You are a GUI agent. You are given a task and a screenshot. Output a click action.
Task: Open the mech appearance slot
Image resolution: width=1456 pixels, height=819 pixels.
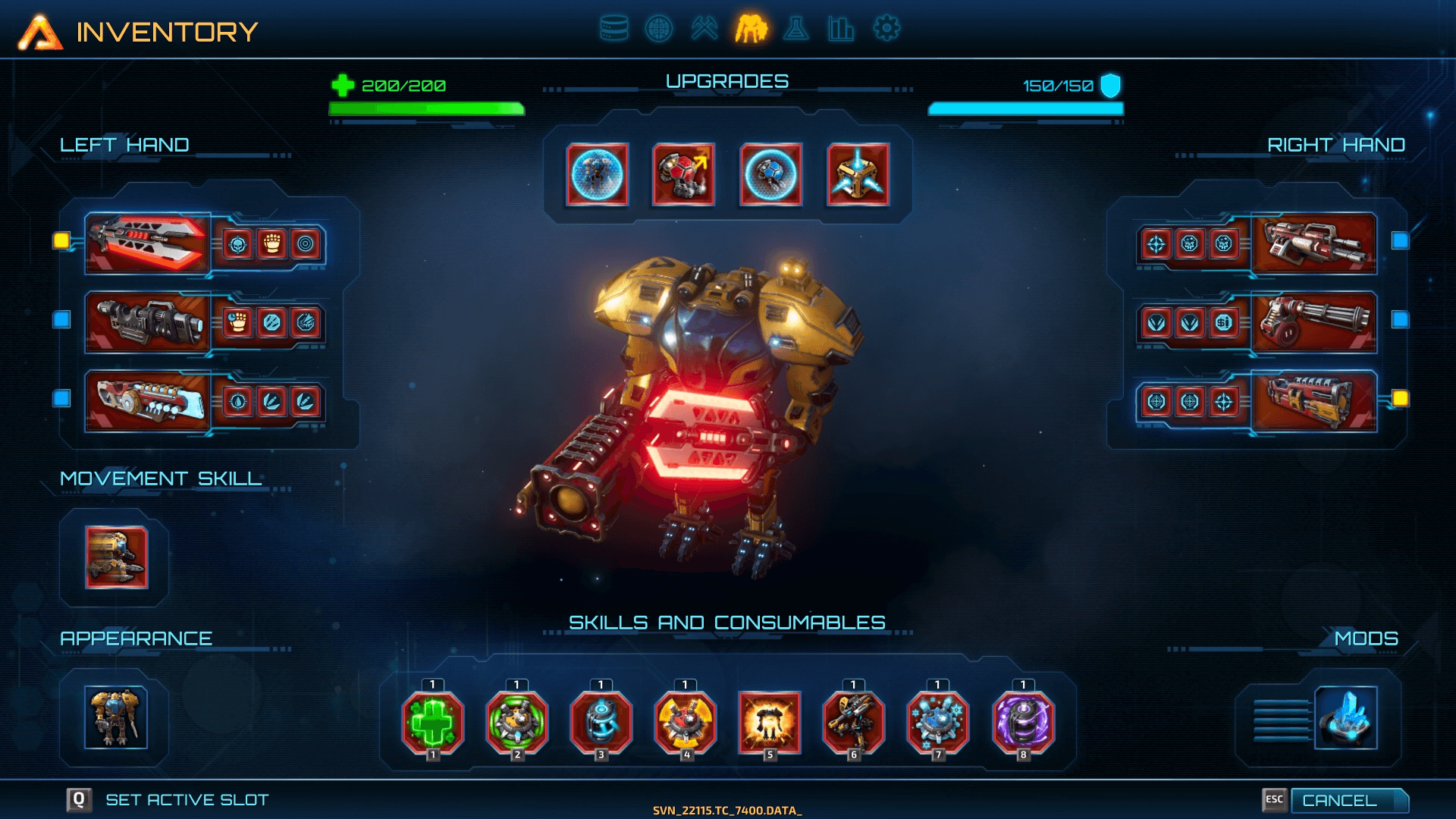click(x=116, y=717)
